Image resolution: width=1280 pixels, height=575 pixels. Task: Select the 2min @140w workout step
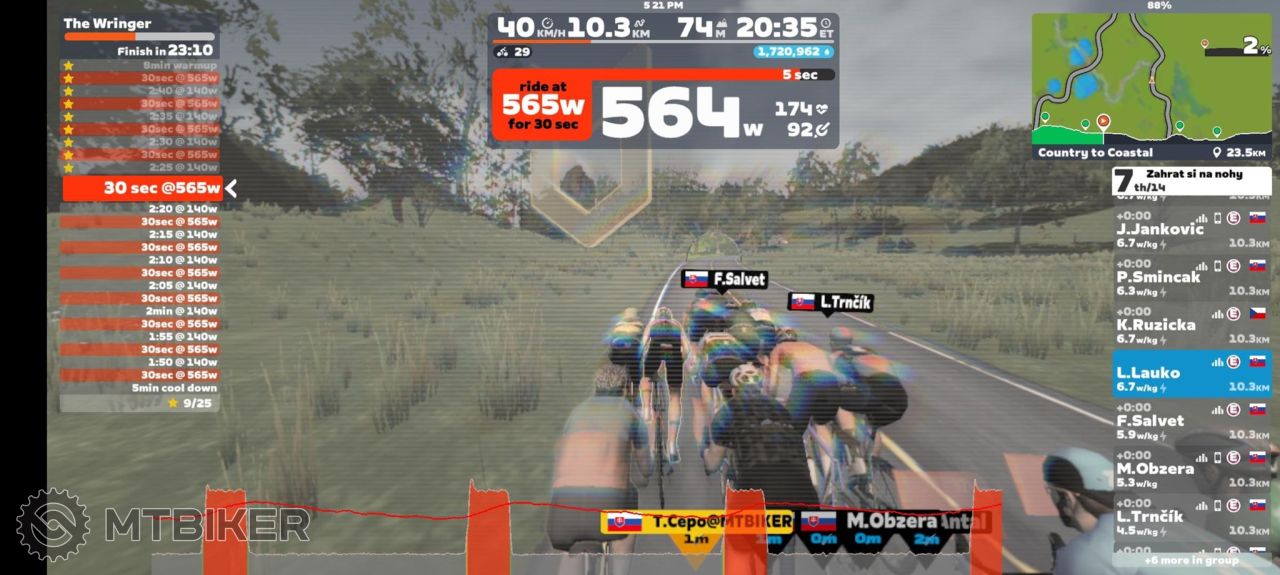[140, 311]
